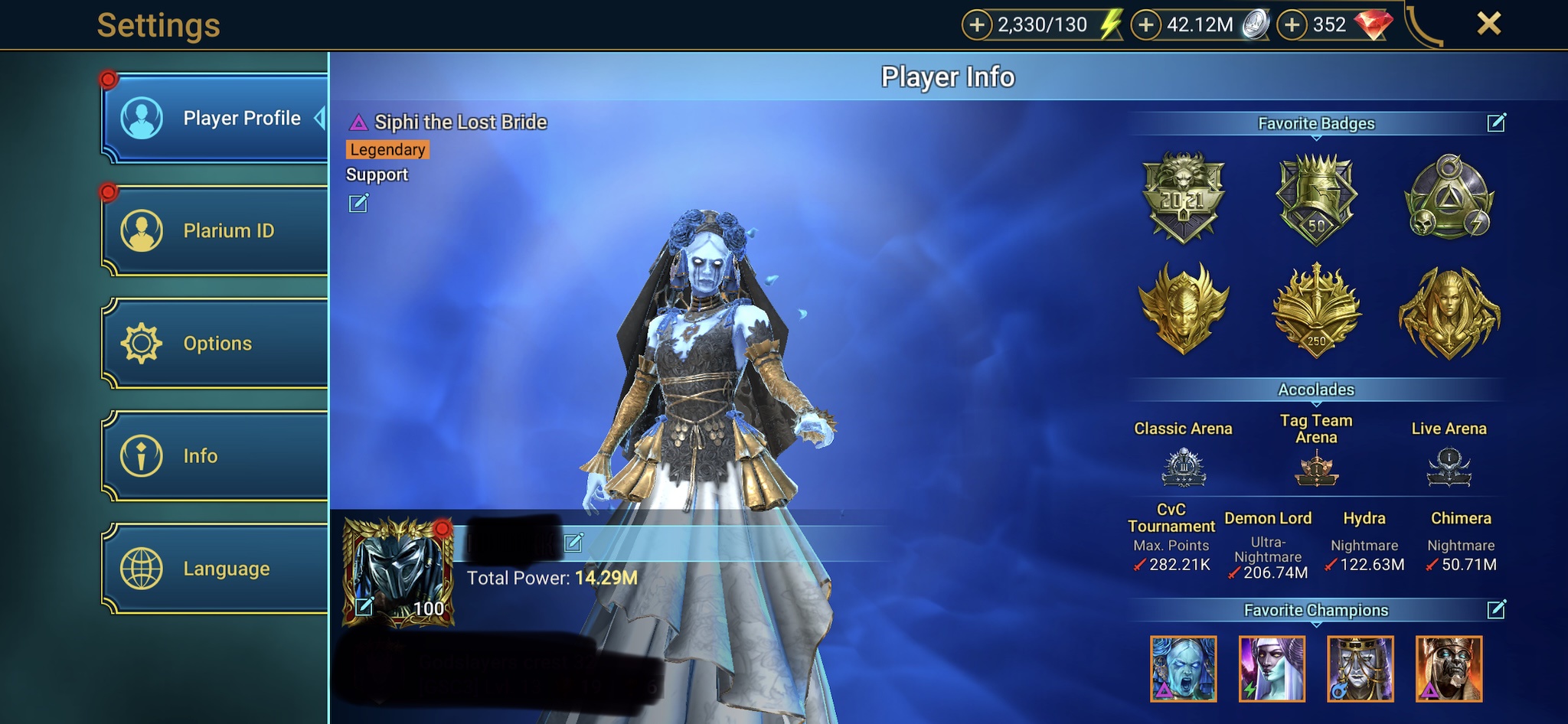
Task: Edit the player name
Action: tap(573, 543)
